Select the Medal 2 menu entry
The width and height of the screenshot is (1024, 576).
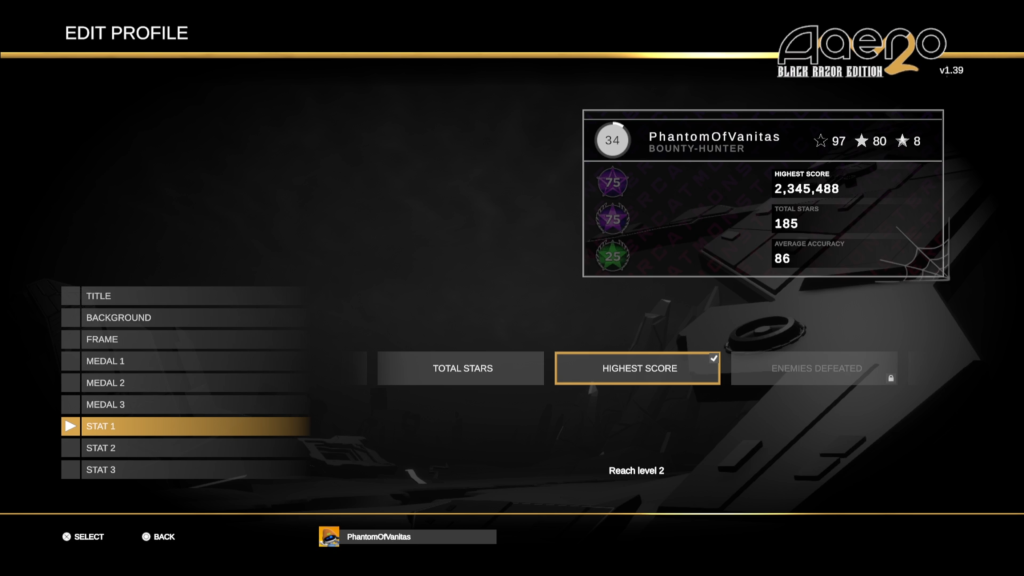185,383
